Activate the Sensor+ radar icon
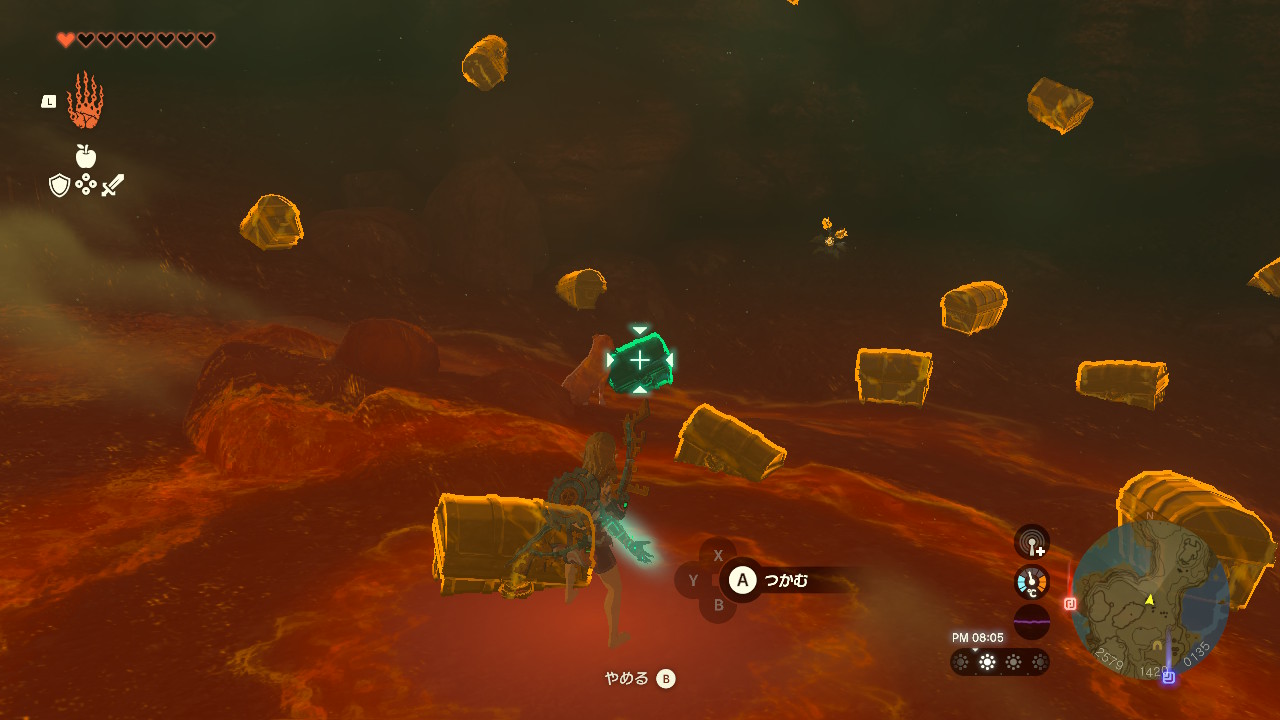Viewport: 1280px width, 720px height. [x=1032, y=542]
